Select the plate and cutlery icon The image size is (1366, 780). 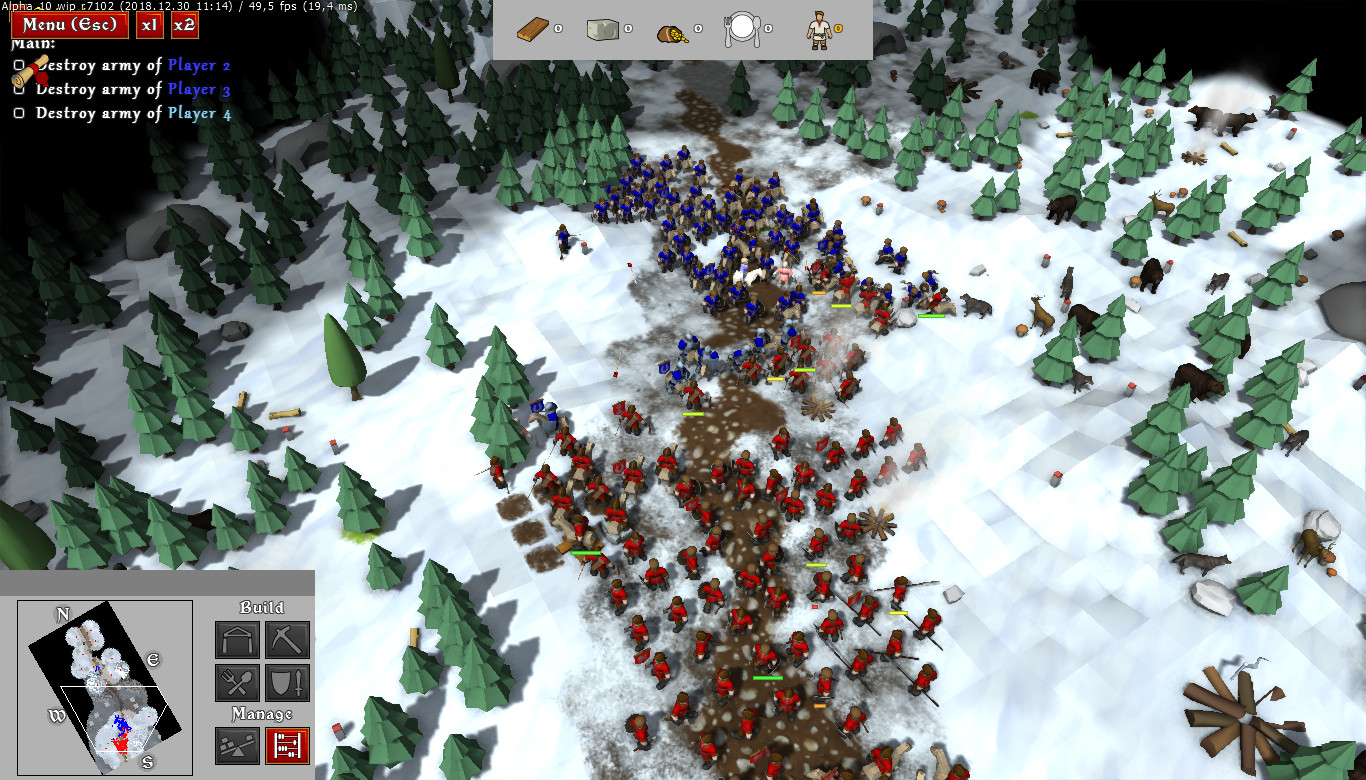click(743, 31)
